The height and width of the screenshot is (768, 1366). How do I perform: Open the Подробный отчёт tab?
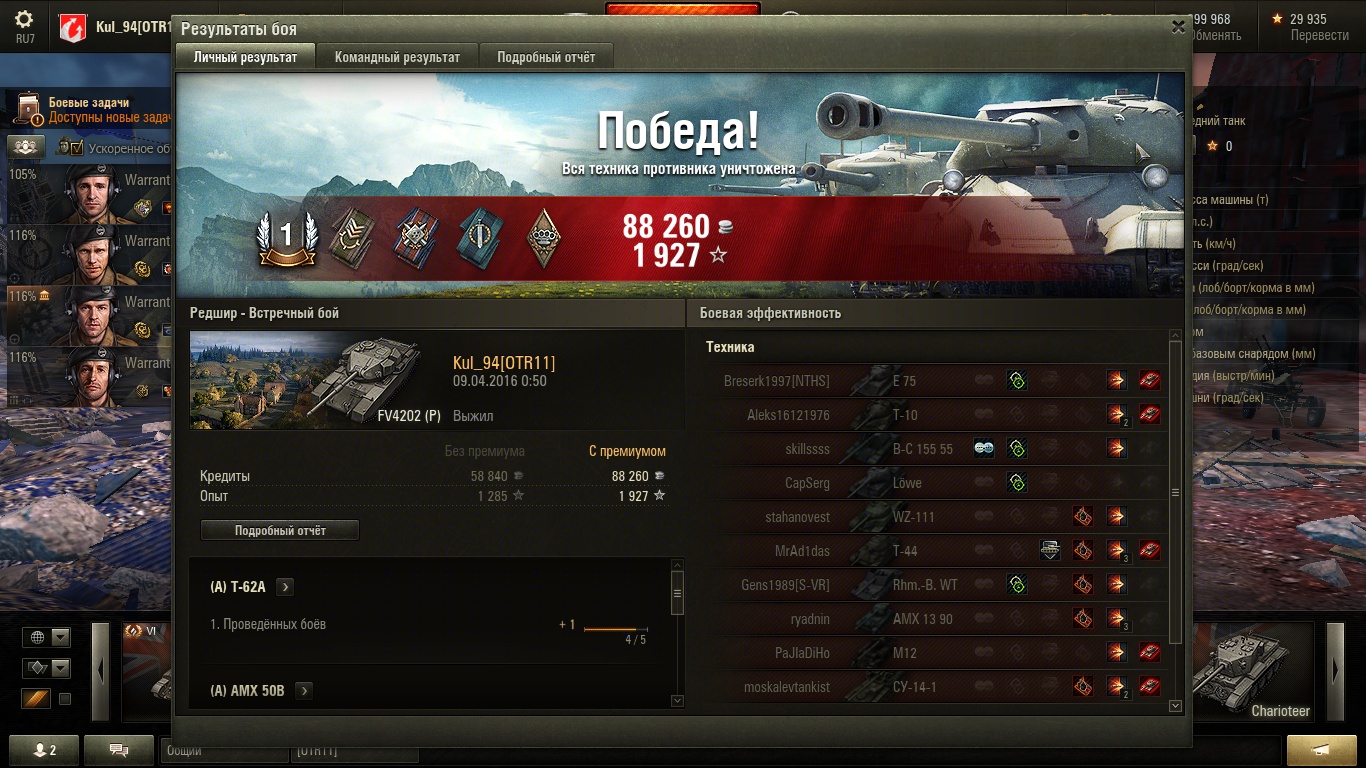coord(546,57)
